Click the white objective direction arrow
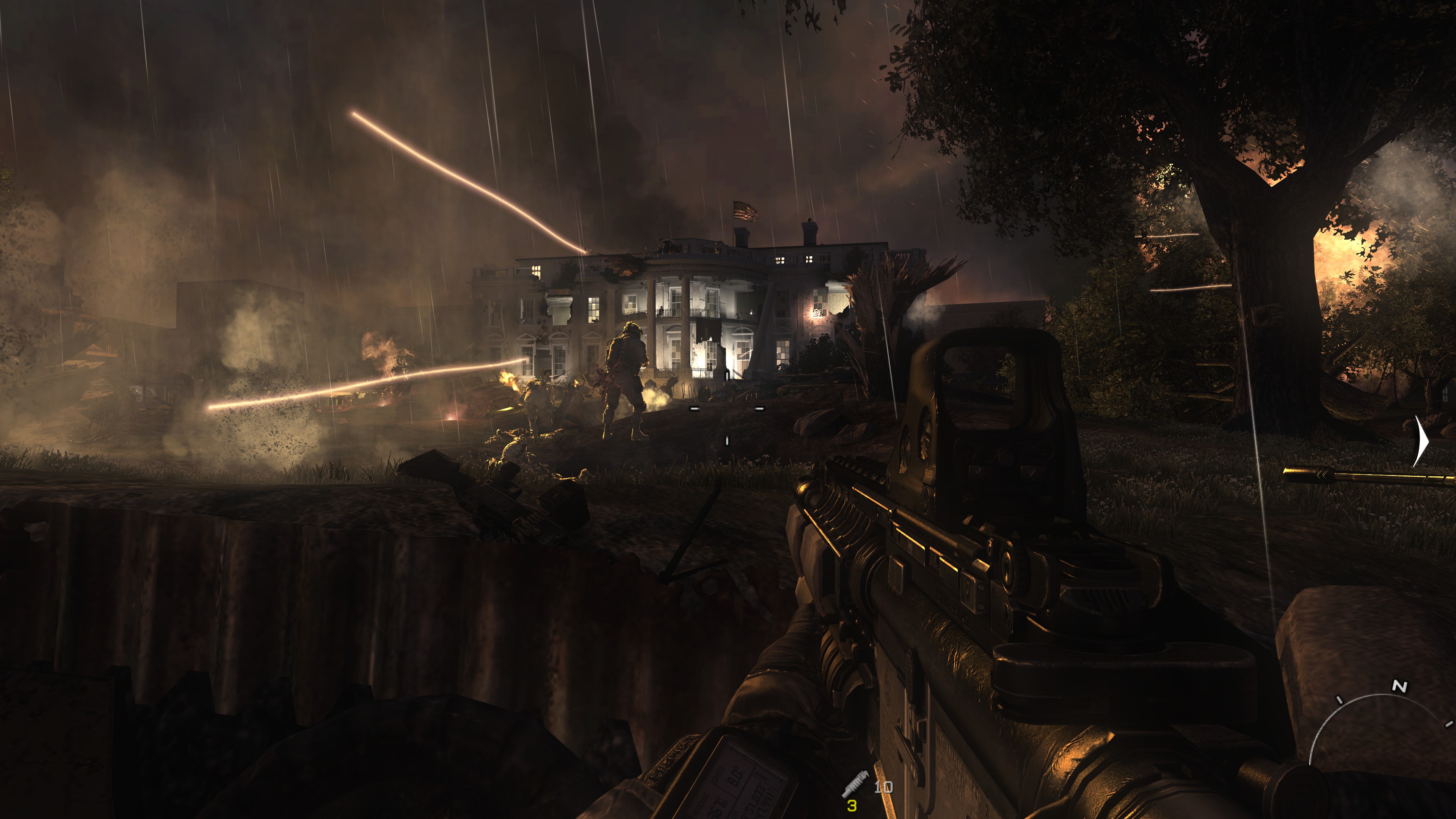 click(1421, 441)
